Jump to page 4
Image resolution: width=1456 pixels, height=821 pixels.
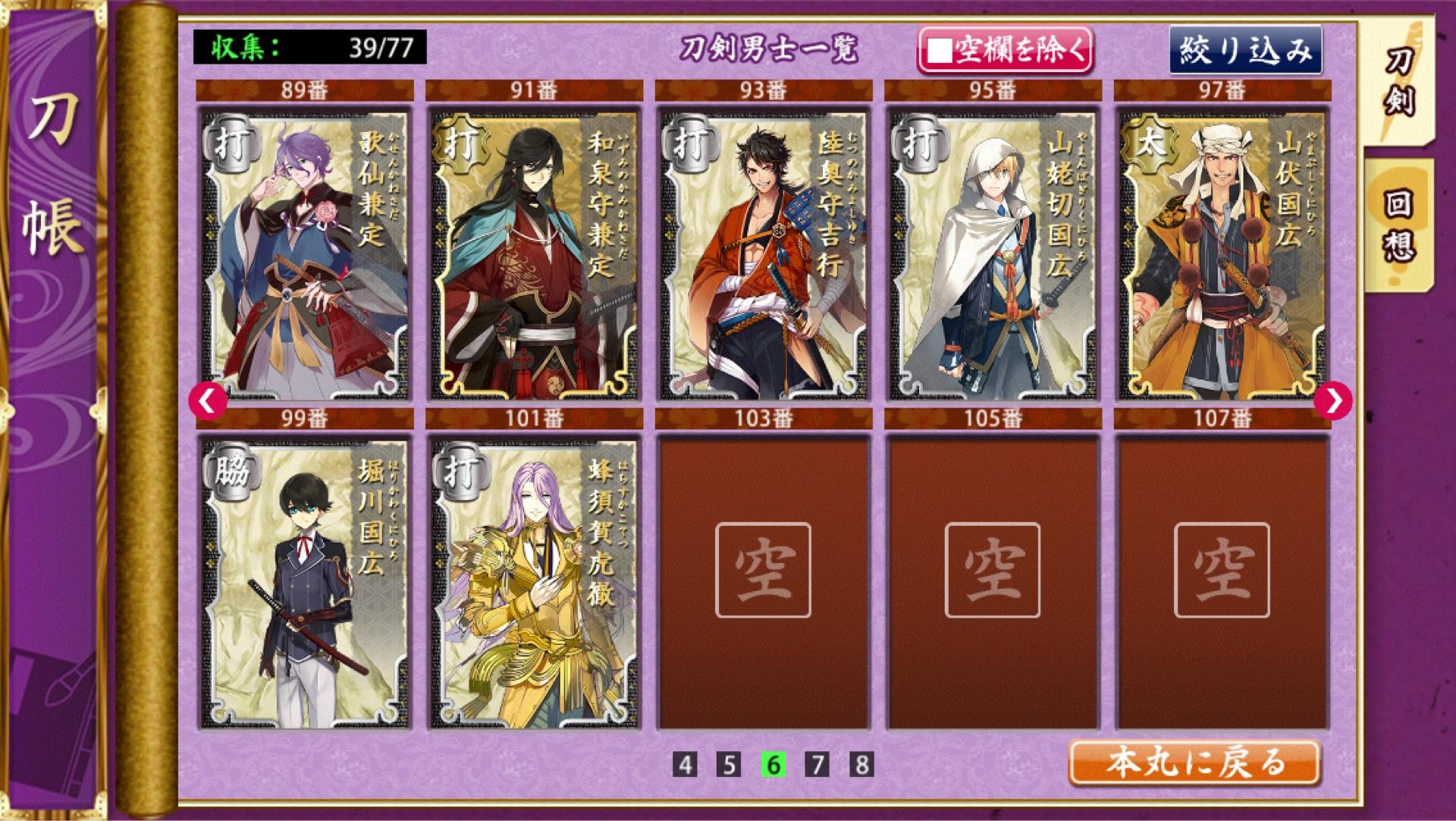point(685,764)
